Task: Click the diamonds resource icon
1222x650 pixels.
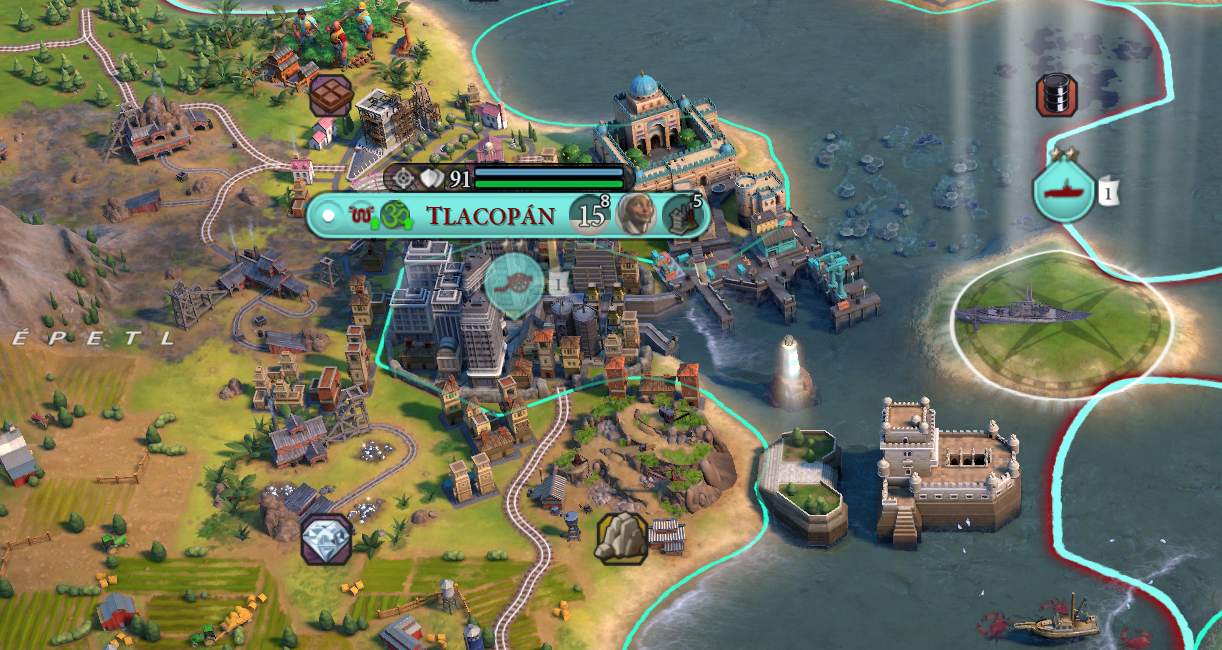Action: tap(325, 537)
